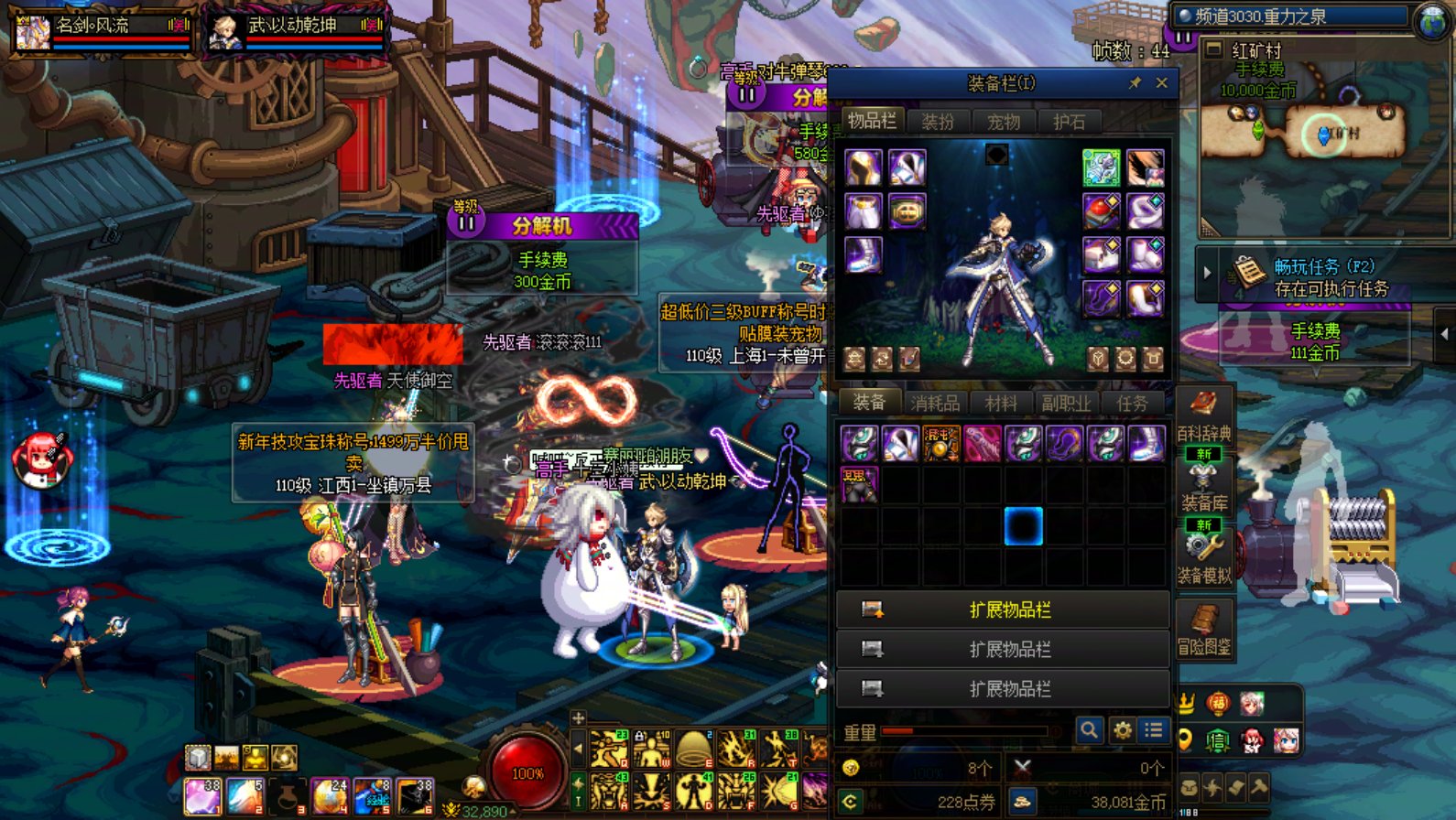The image size is (1456, 820).
Task: Pin the inventory window with the pushpin
Action: [1135, 83]
